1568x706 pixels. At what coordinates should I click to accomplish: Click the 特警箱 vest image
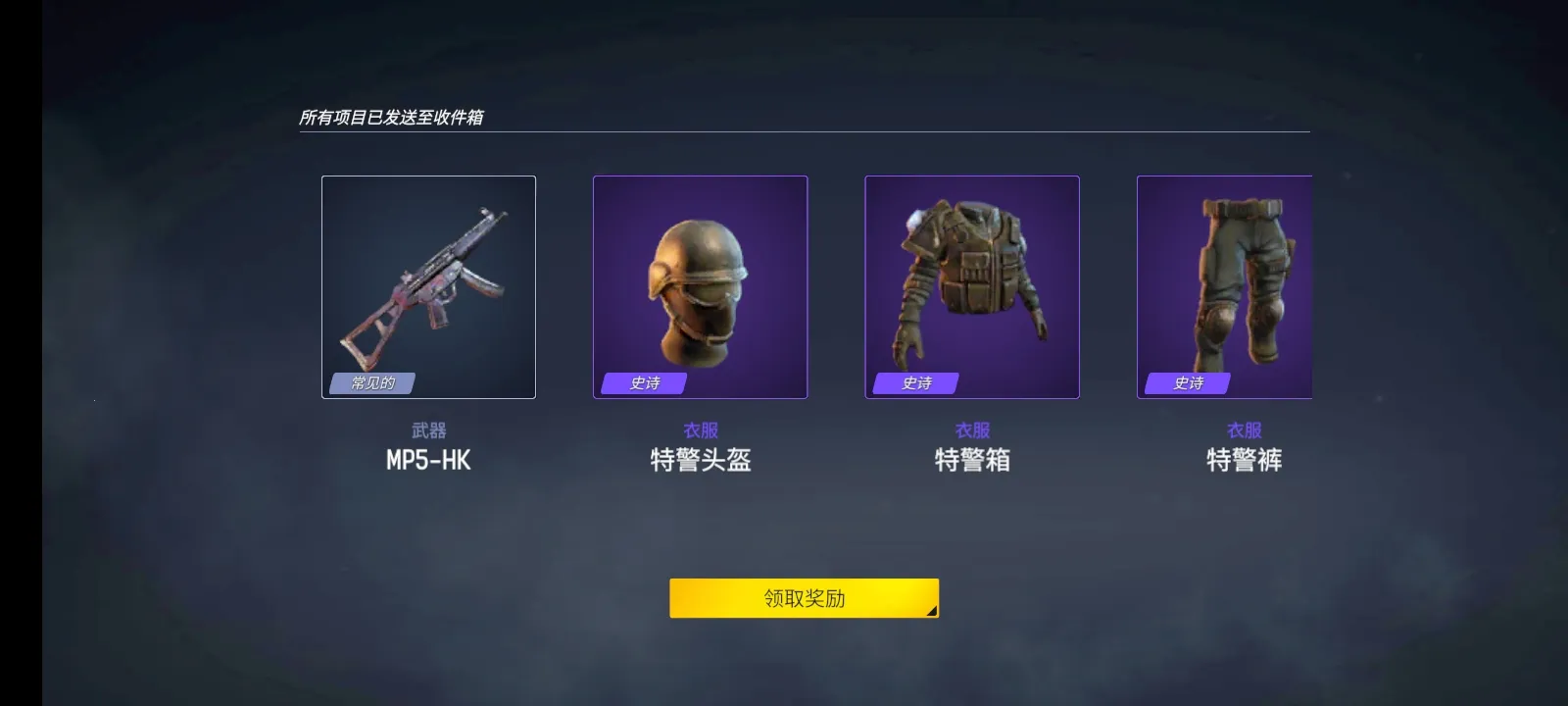coord(969,287)
